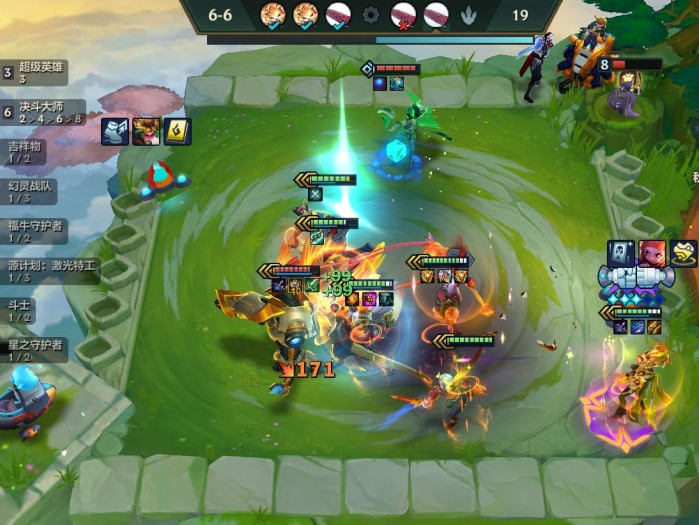Screen dimensions: 699x525
Task: Select the 福牛守护者 trait row
Action: (36, 231)
